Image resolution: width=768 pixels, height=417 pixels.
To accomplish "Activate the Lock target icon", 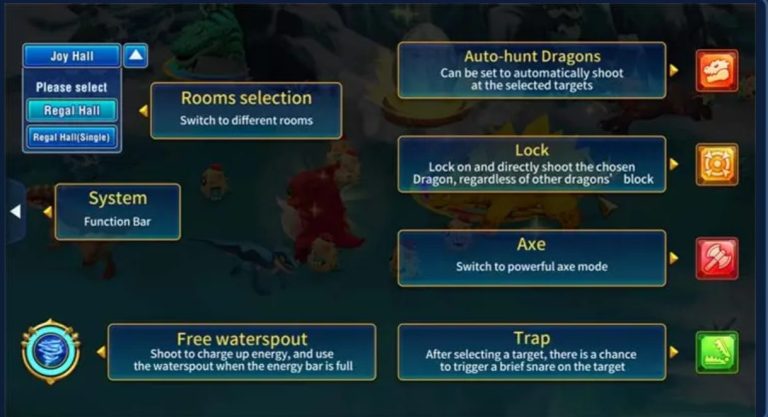I will 716,164.
